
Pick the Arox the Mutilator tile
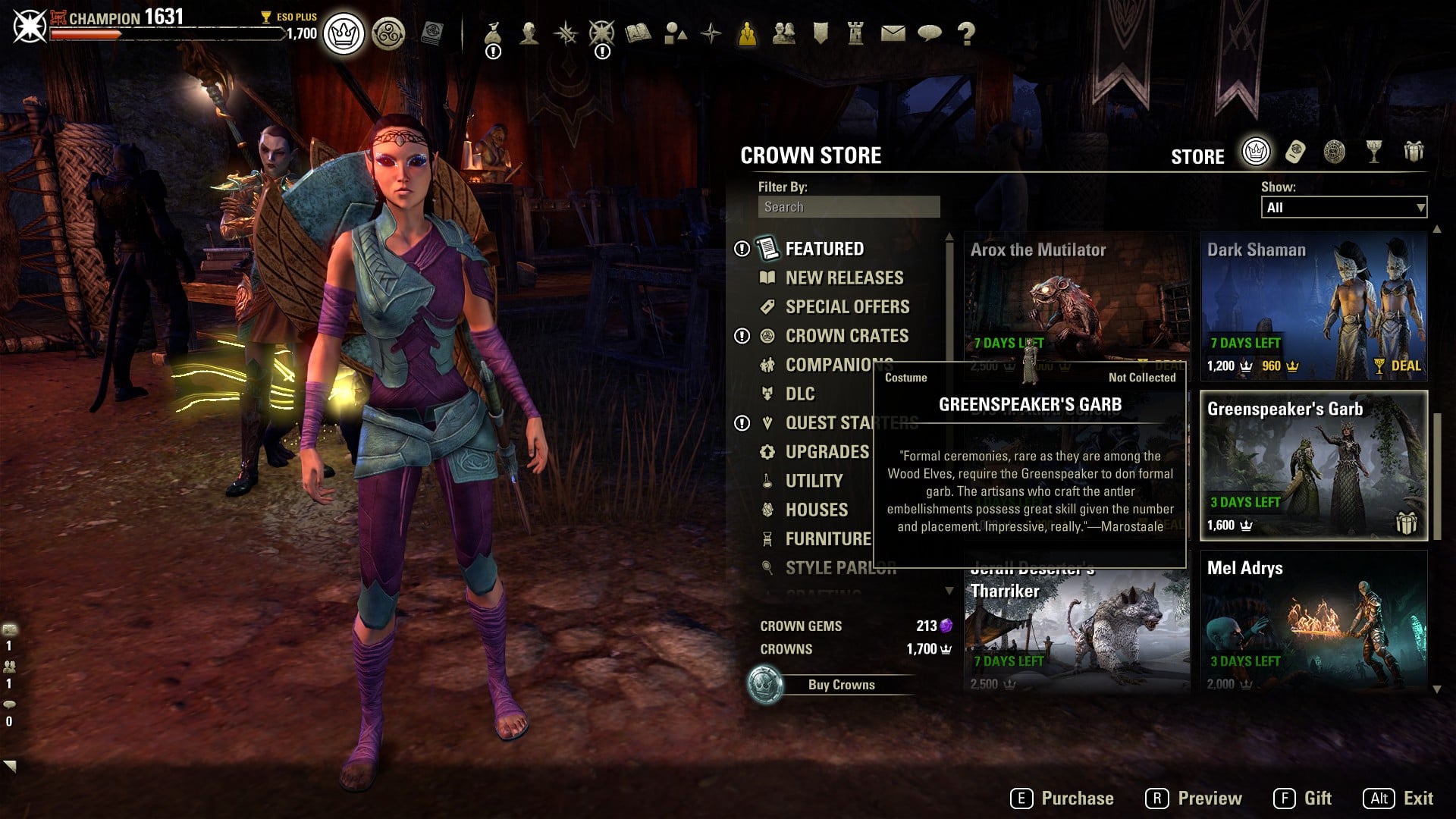(x=1075, y=296)
